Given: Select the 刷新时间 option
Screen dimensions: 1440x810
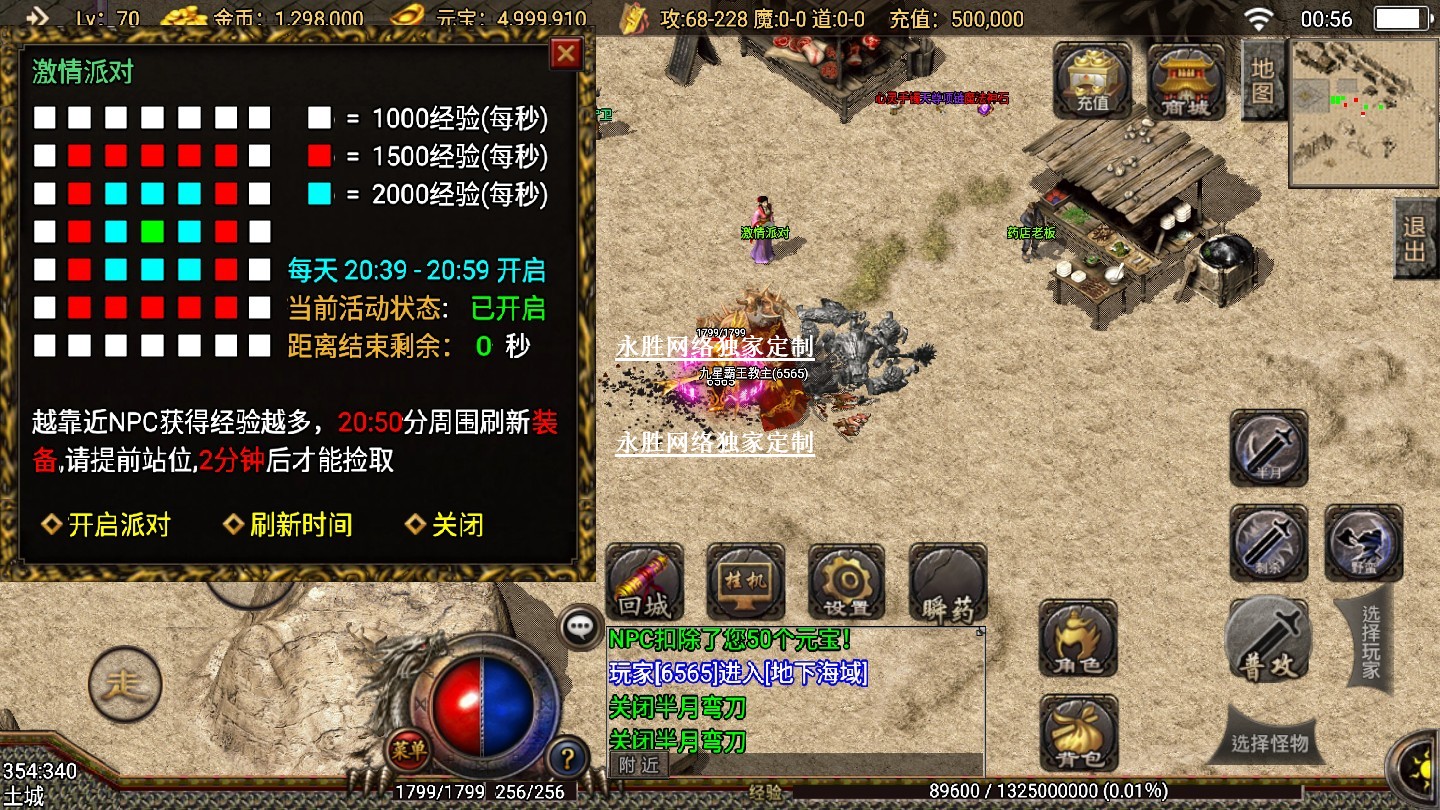Looking at the screenshot, I should coord(288,524).
